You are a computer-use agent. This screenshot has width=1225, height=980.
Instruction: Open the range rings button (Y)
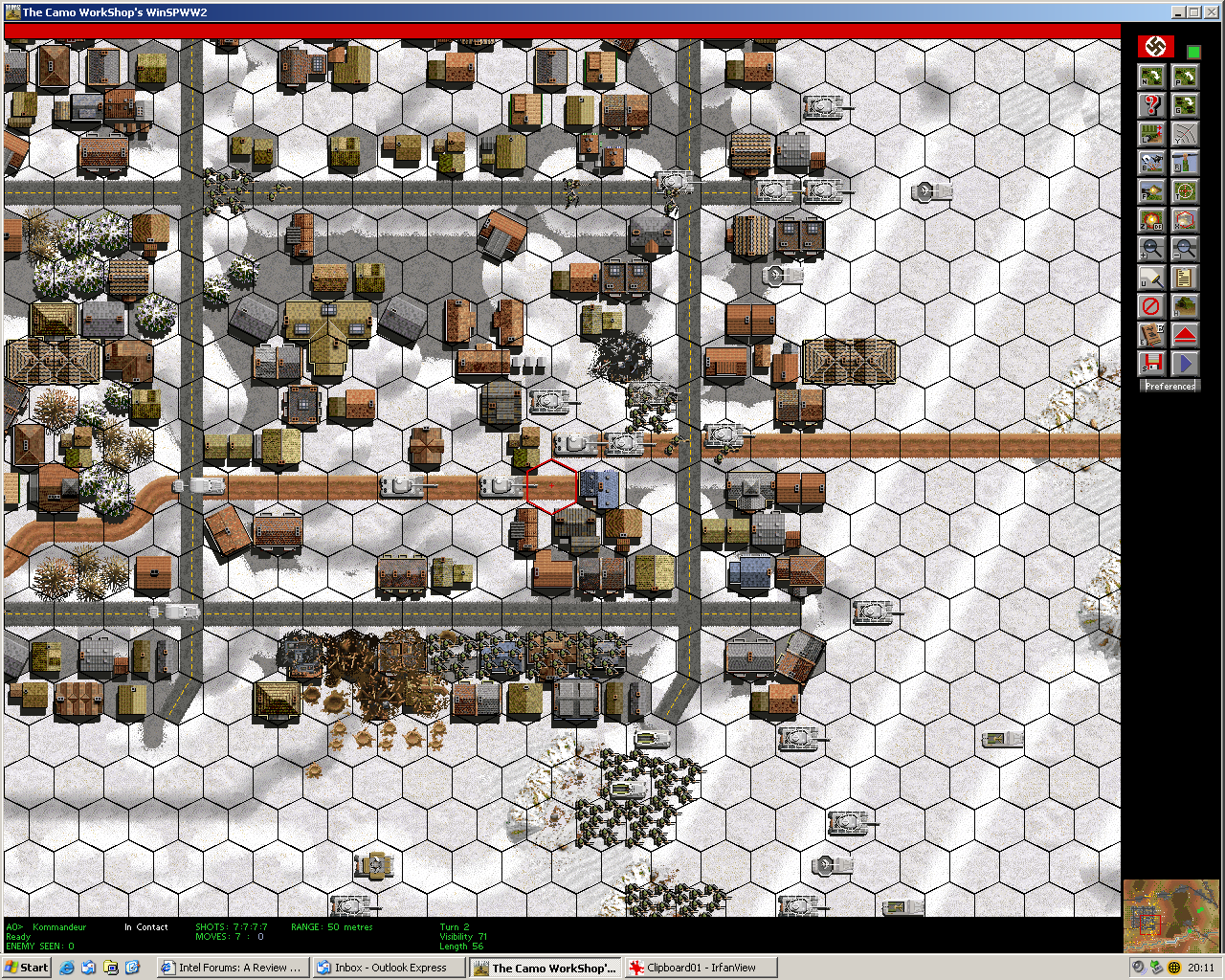[1185, 134]
